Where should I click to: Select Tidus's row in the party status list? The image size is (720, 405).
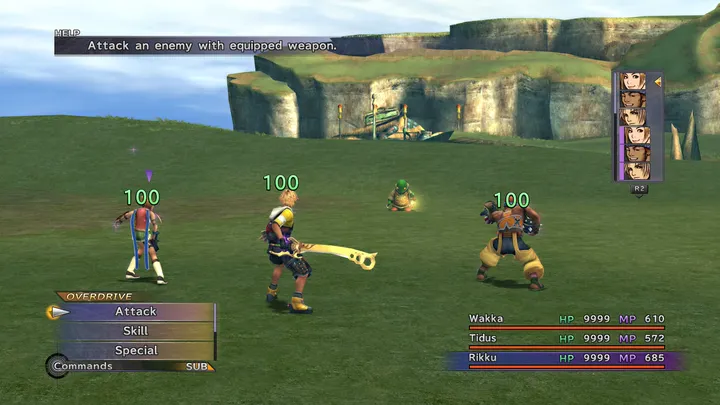pyautogui.click(x=566, y=339)
